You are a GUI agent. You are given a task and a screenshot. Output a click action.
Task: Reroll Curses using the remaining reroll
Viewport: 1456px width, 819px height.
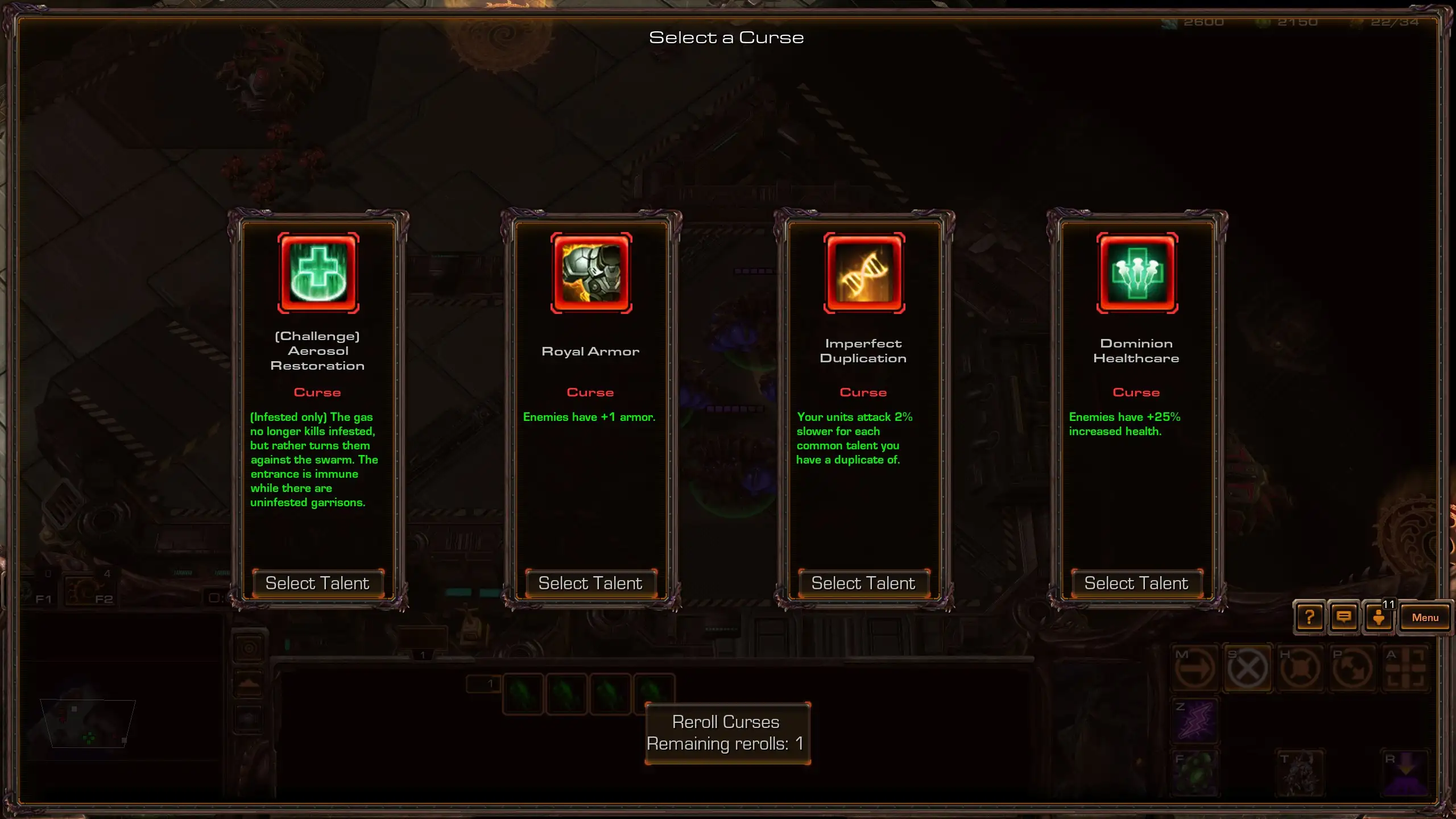(x=727, y=733)
